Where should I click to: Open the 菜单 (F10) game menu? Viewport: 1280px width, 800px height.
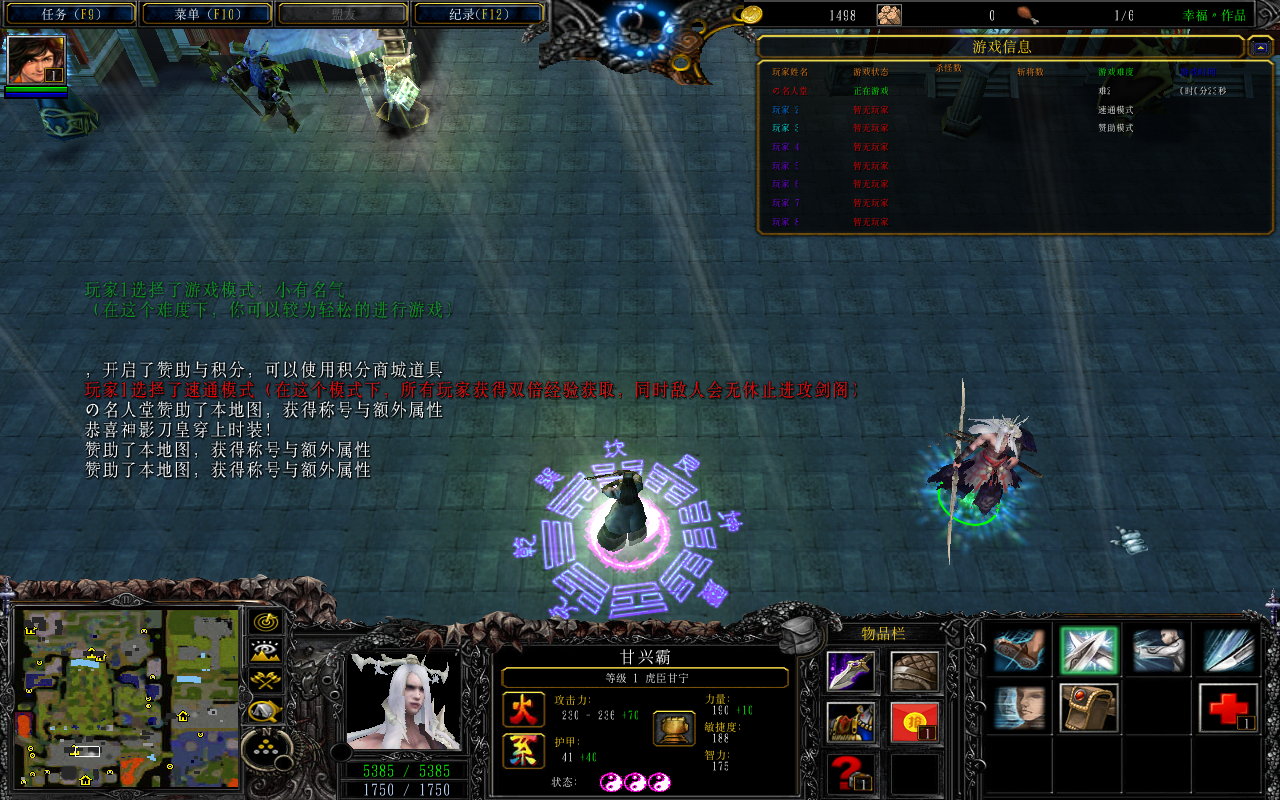click(x=207, y=15)
